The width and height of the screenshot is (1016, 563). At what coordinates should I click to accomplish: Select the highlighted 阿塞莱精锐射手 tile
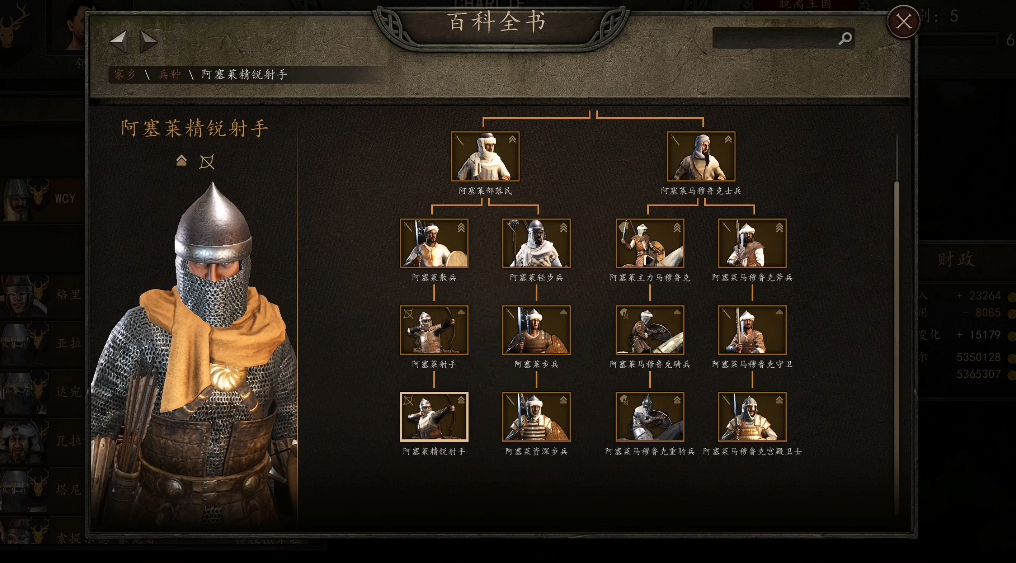[434, 417]
